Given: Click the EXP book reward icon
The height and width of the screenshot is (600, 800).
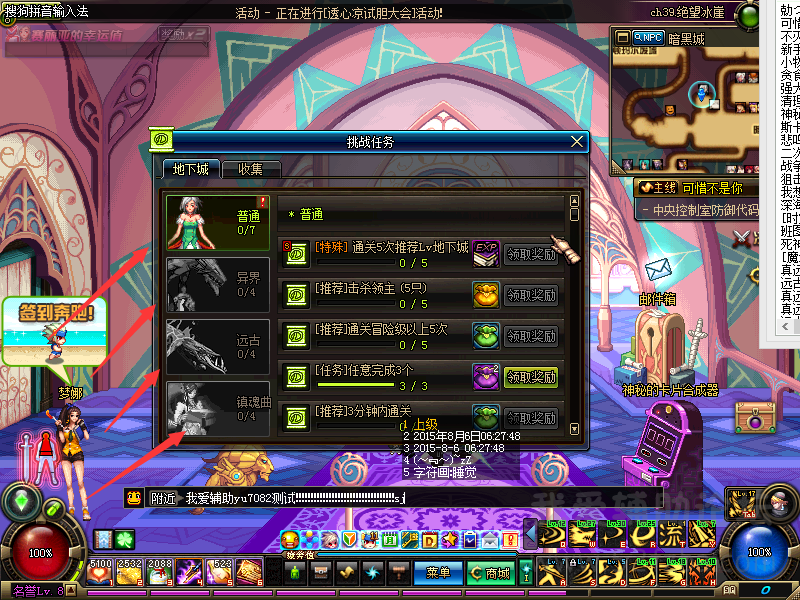Looking at the screenshot, I should [486, 252].
